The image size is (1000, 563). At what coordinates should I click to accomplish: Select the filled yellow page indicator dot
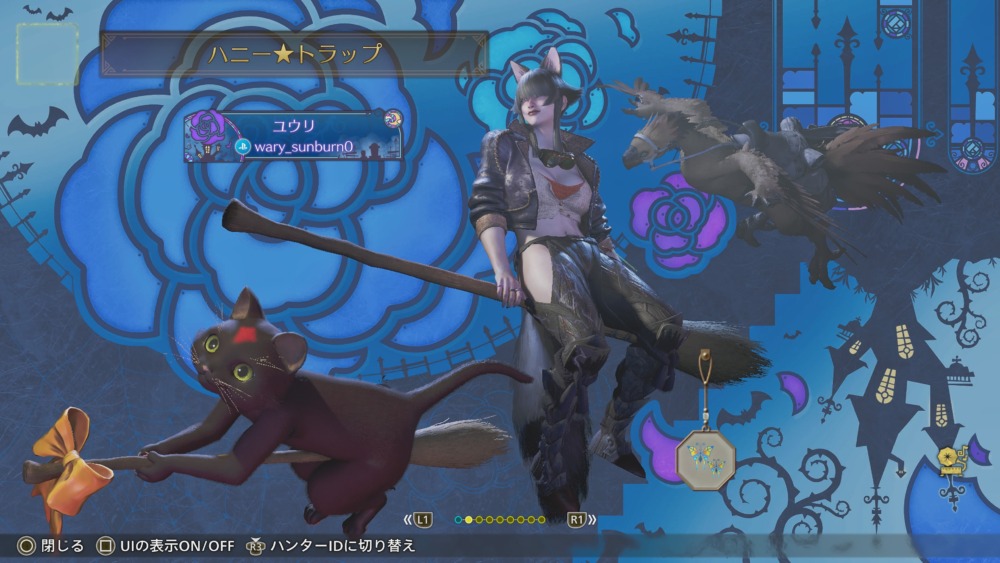tap(469, 520)
